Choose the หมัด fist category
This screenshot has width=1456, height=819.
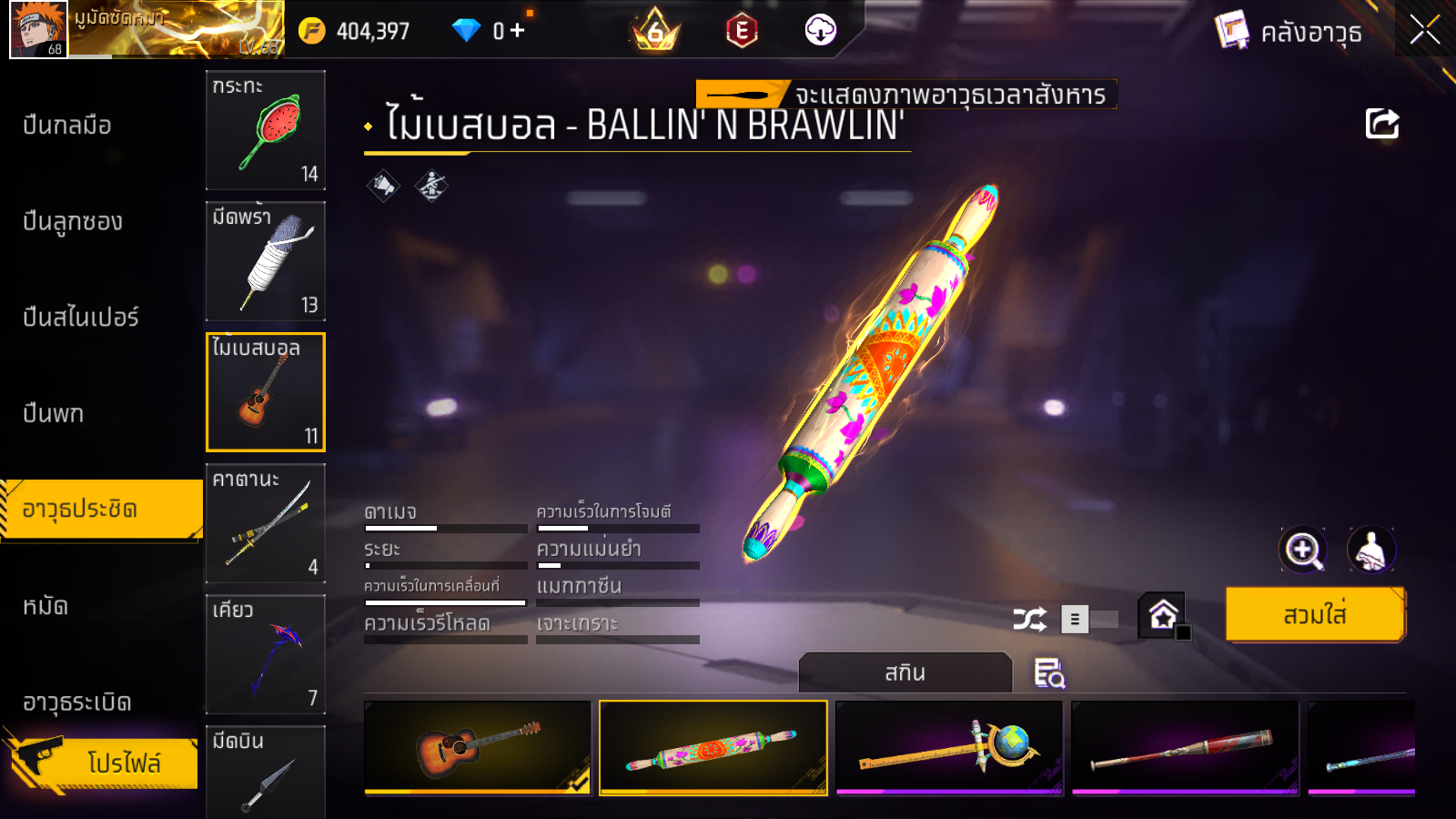point(45,606)
